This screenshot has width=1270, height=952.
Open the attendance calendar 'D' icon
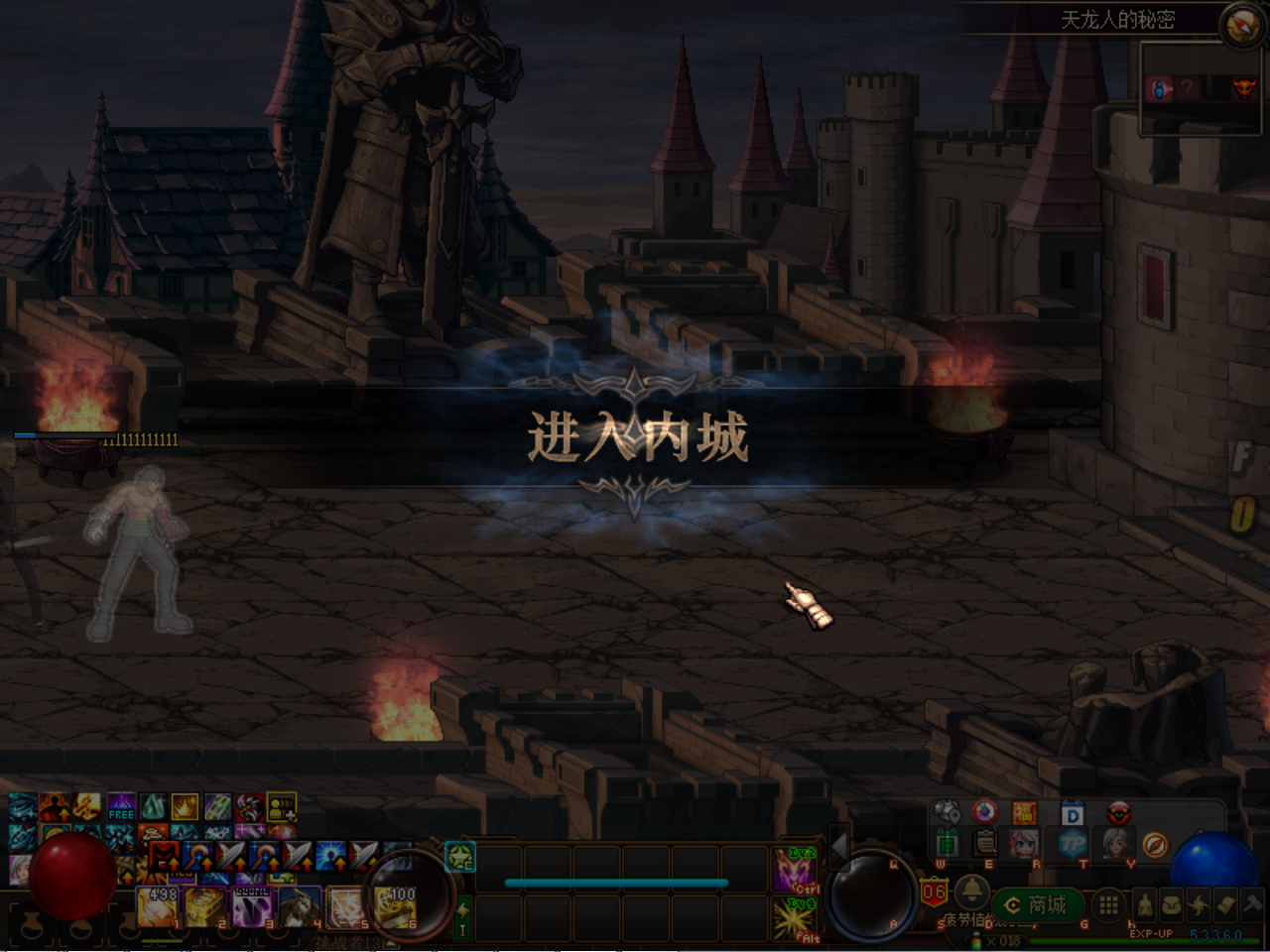pos(1074,814)
